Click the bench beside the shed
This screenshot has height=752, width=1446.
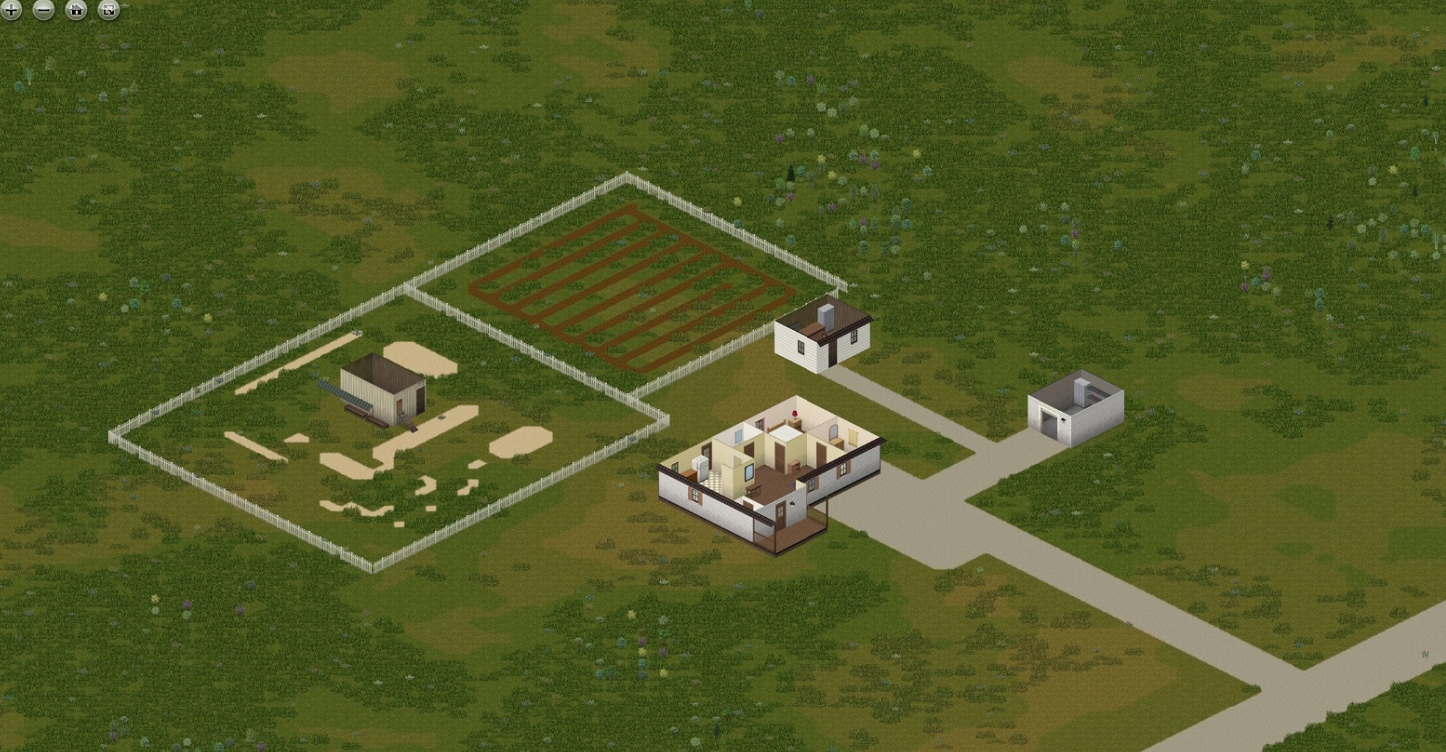356,410
